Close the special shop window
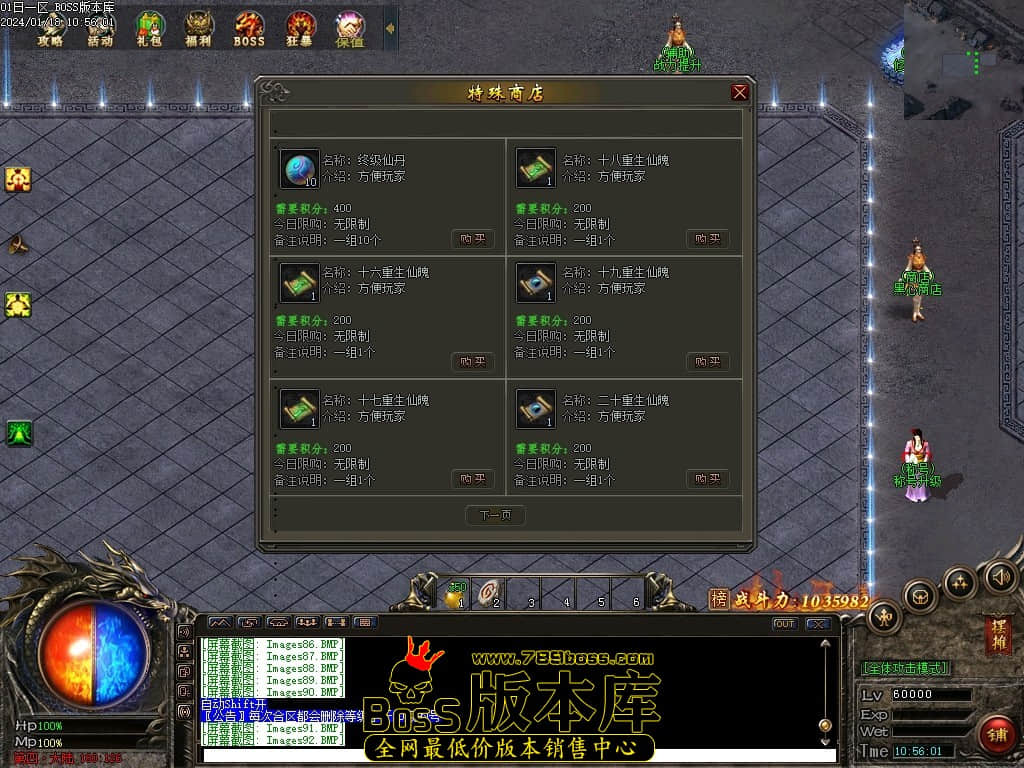1024x768 pixels. tap(740, 93)
